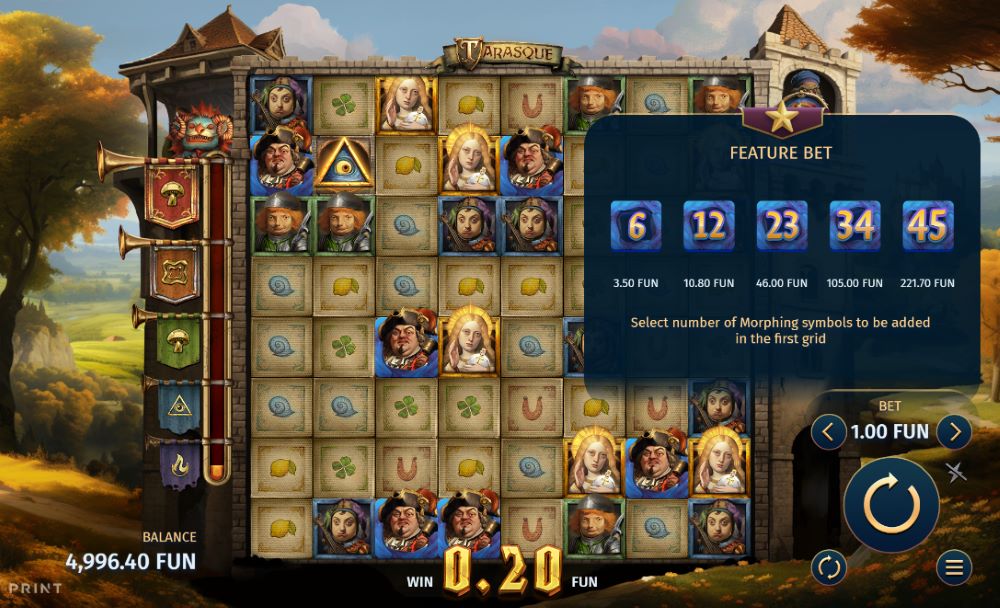Toggle the turbo spin lightning icon
Image resolution: width=1000 pixels, height=608 pixels.
pos(957,473)
